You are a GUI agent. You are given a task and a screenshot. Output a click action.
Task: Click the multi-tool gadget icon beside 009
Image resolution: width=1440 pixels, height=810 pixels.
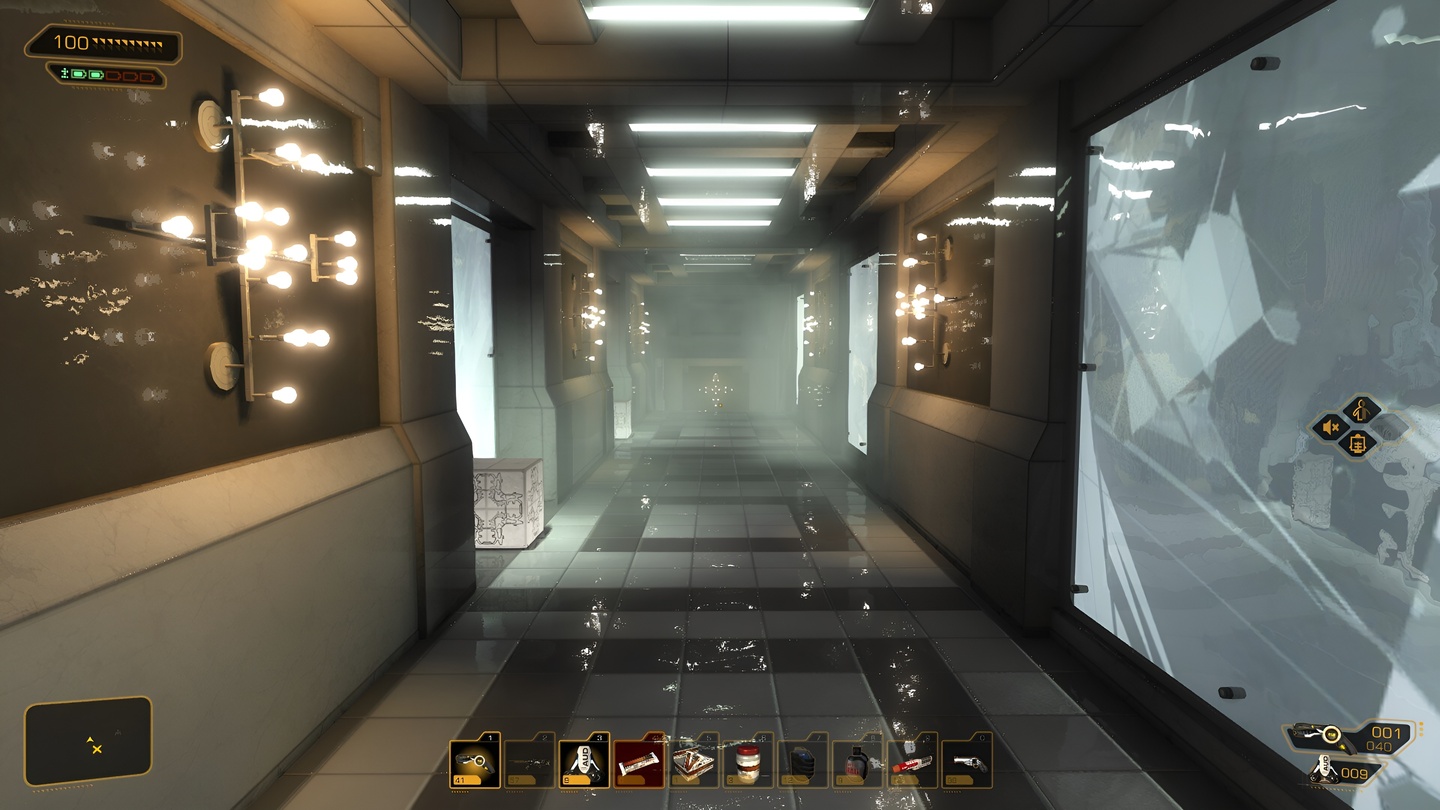(x=1325, y=773)
